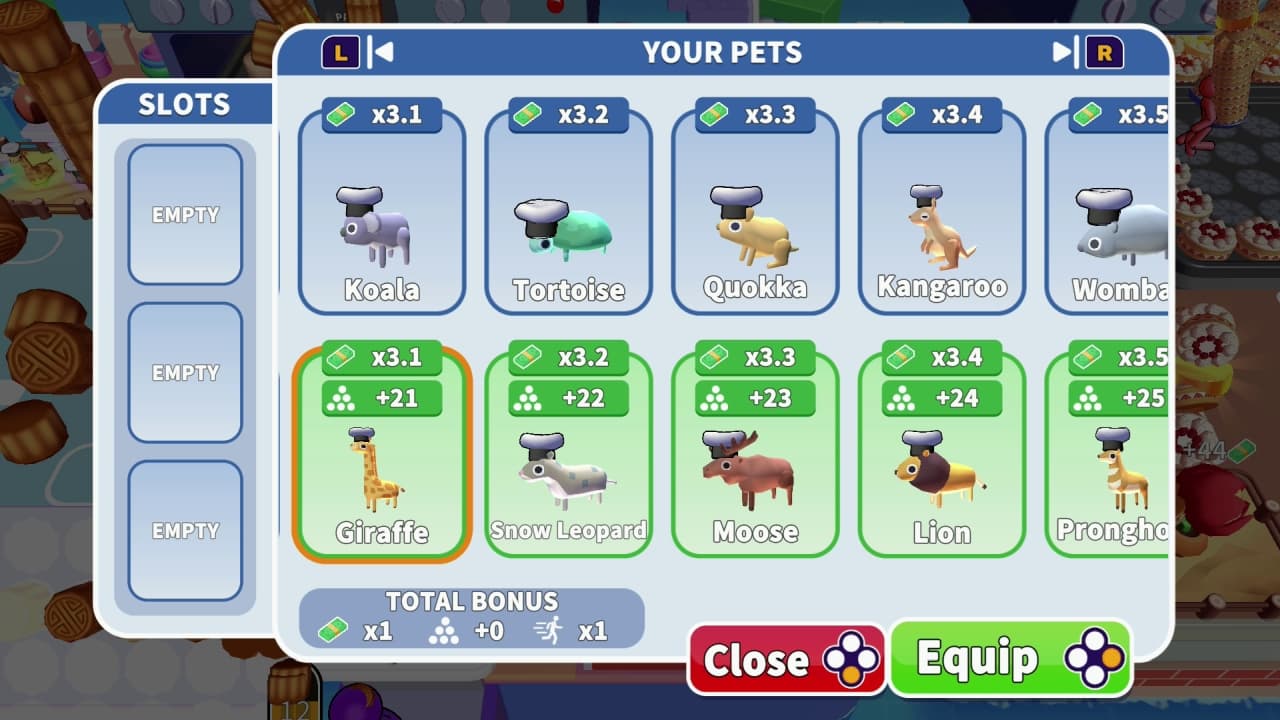The height and width of the screenshot is (720, 1280).
Task: Open the SLOTS panel header
Action: coord(185,104)
